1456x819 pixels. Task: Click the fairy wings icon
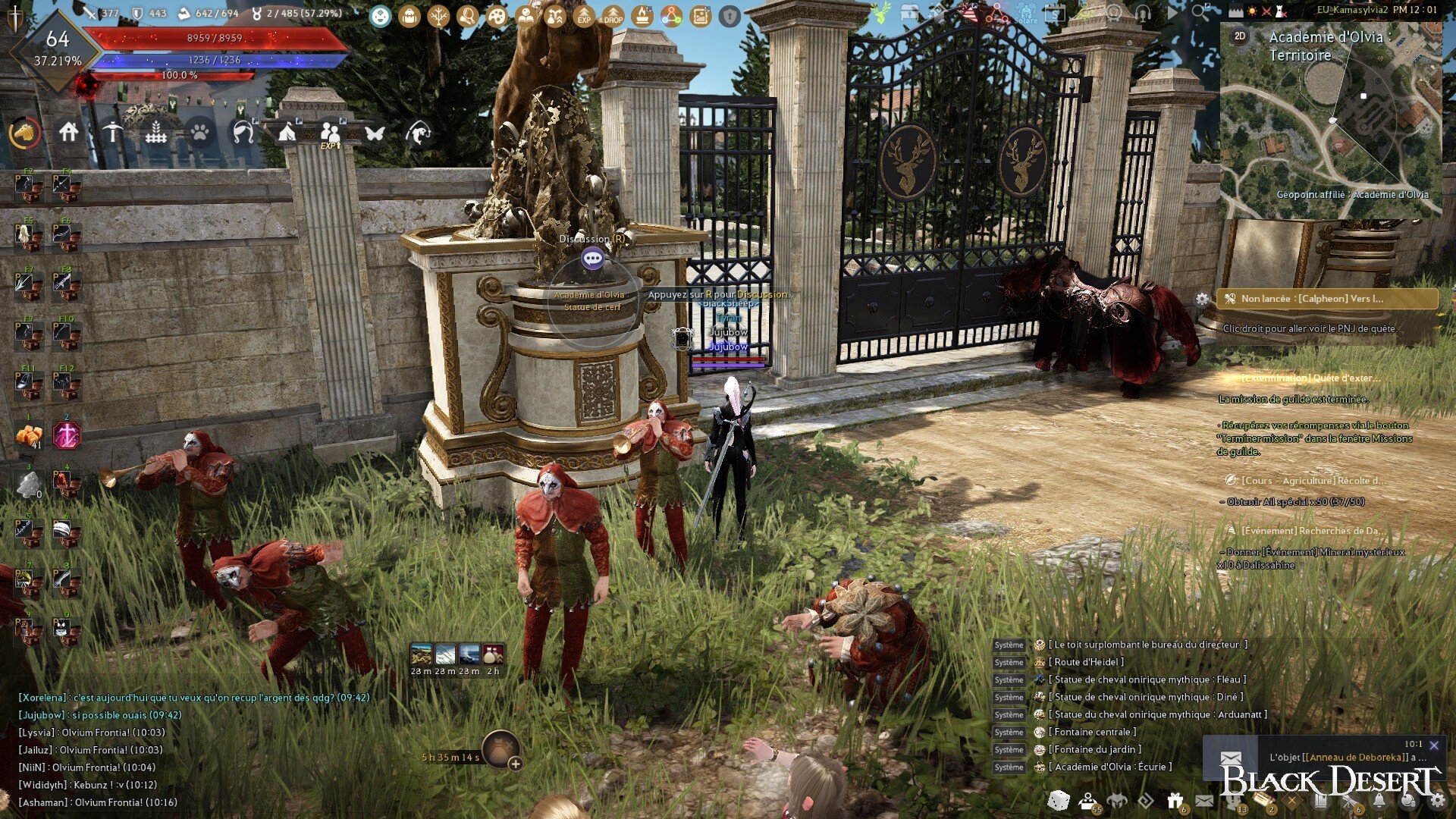(x=375, y=133)
